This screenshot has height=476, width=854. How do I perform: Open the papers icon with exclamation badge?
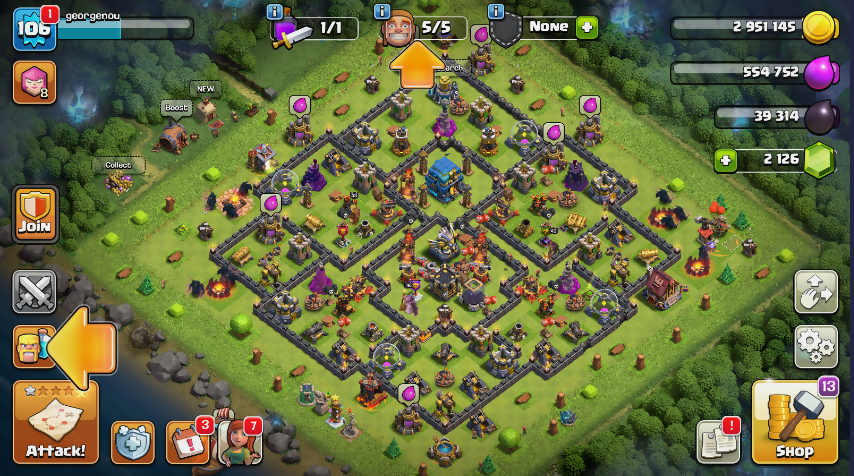[717, 441]
